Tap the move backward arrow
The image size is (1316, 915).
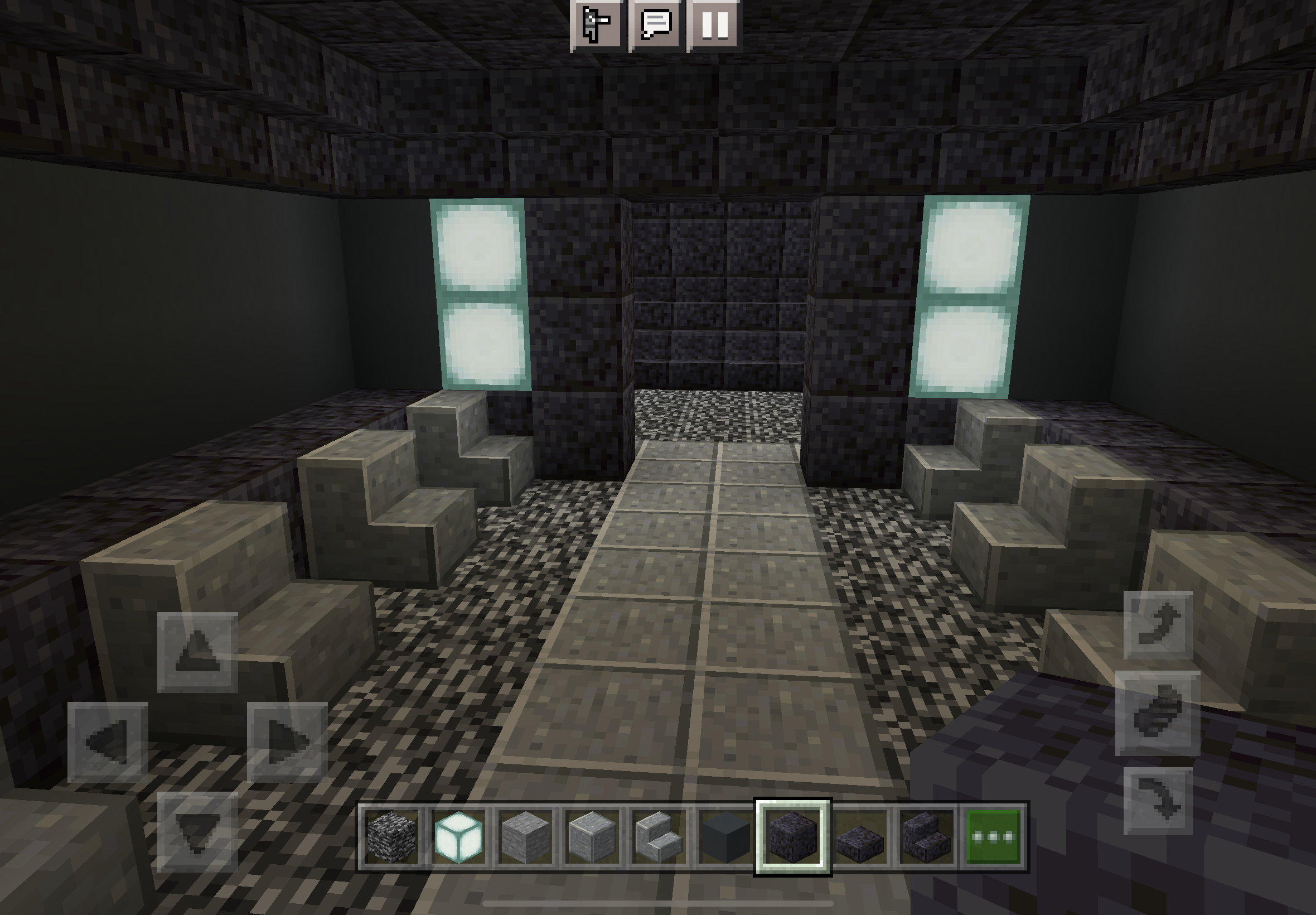point(197,832)
